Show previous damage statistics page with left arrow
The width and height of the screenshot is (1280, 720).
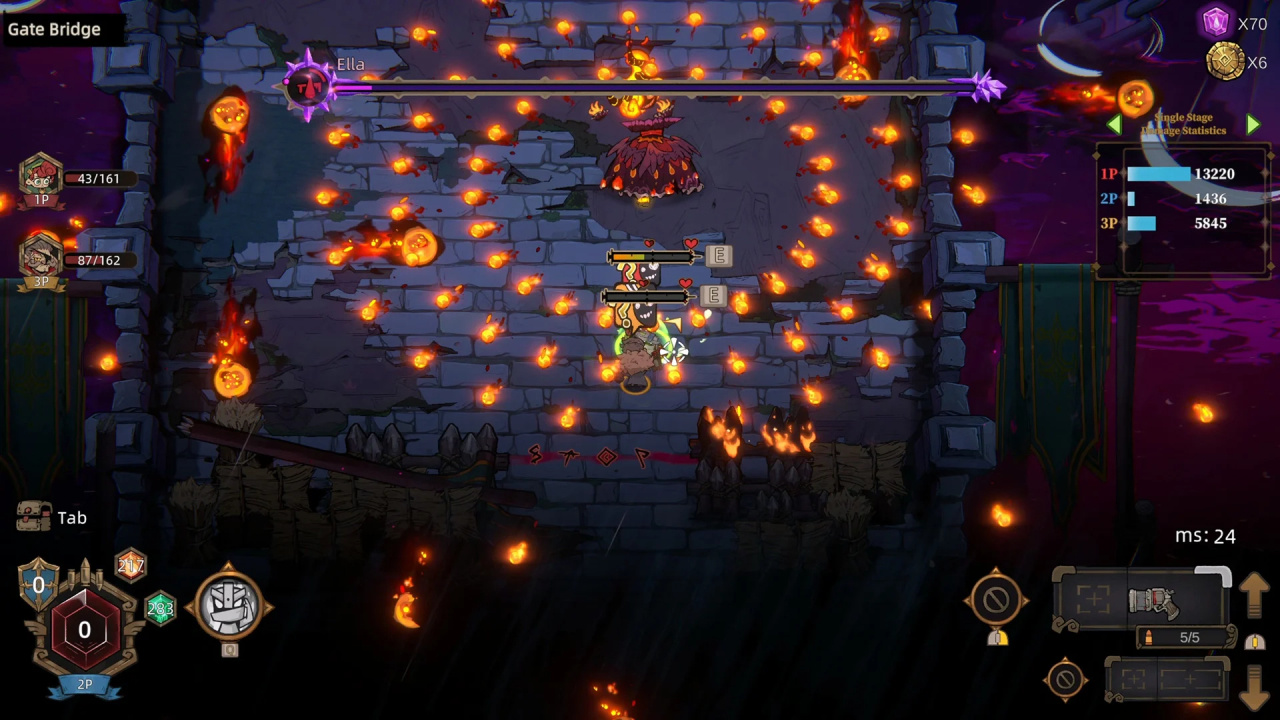[x=1114, y=125]
